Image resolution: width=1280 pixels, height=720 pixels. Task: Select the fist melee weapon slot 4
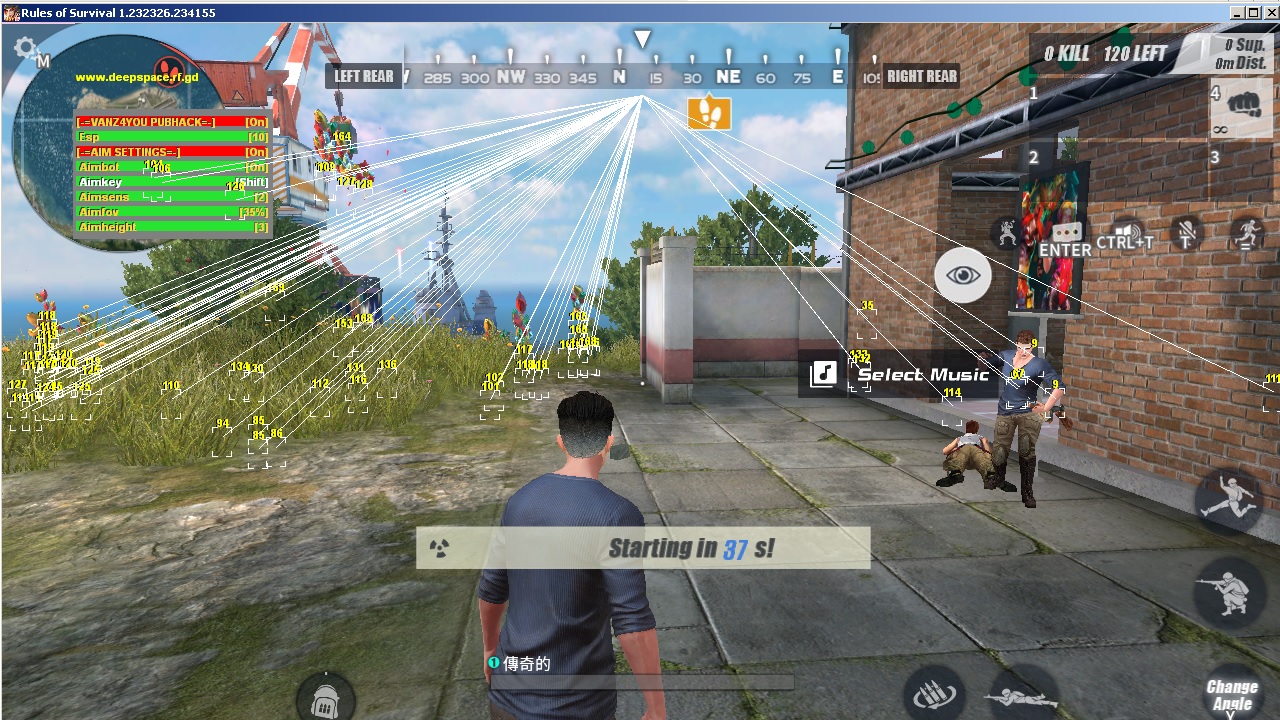click(1243, 108)
